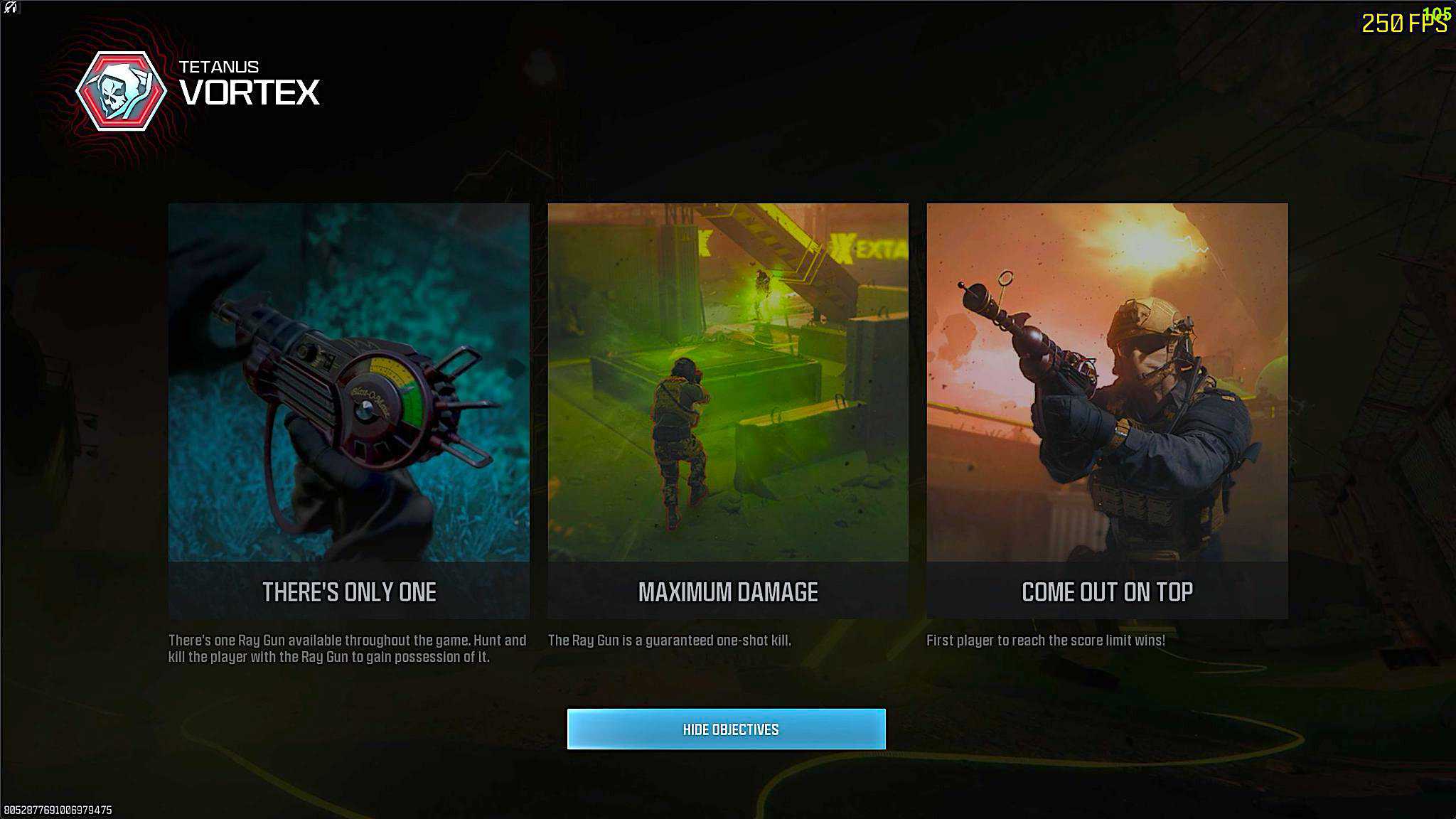Select the TETANUS subtitle label
The width and height of the screenshot is (1456, 819).
point(220,65)
